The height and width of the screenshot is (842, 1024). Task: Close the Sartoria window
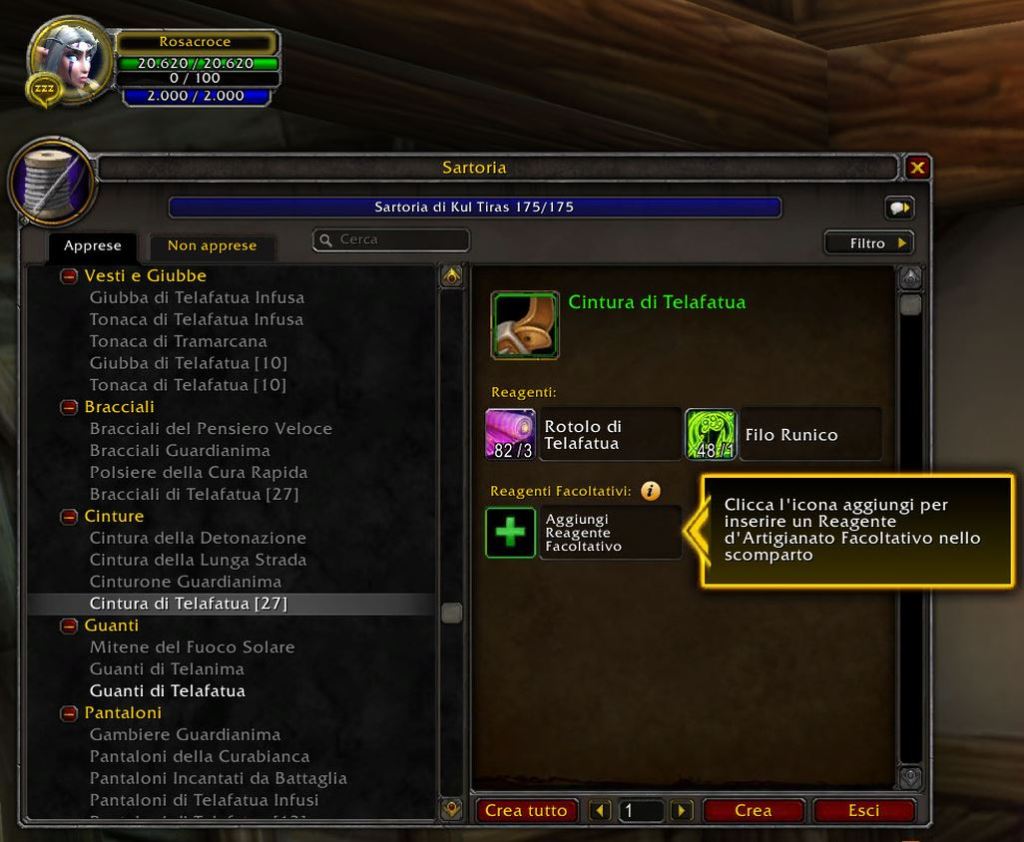tap(917, 168)
